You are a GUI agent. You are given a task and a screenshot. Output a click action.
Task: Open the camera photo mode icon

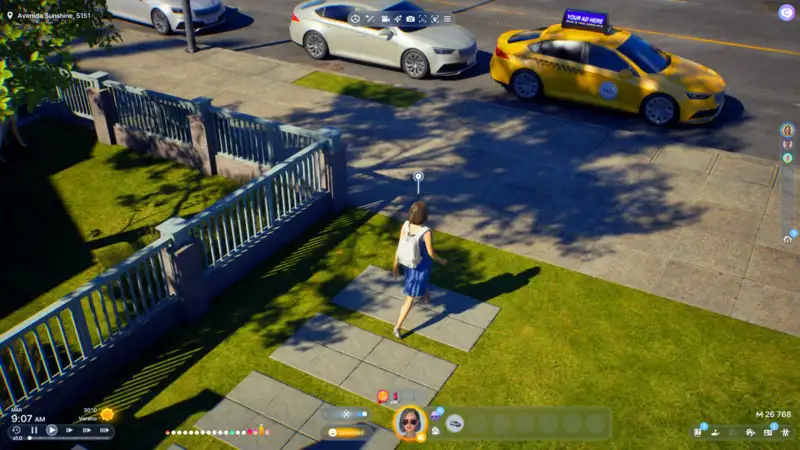coord(410,19)
